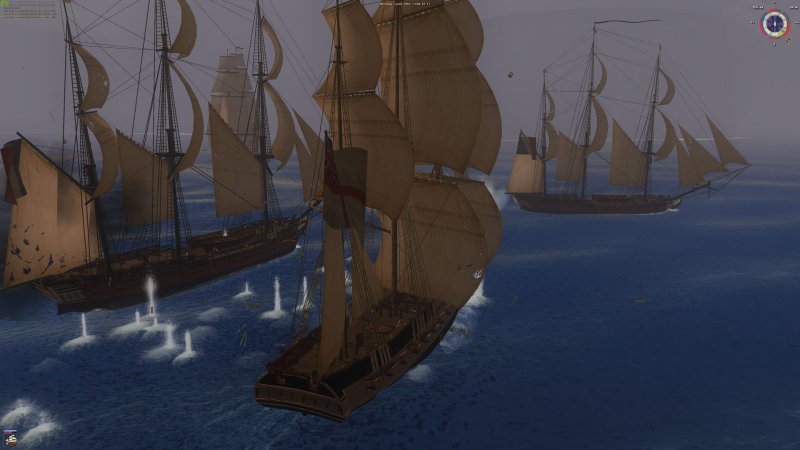Select the ship portrait icon
Image resolution: width=800 pixels, height=450 pixels.
11,440
